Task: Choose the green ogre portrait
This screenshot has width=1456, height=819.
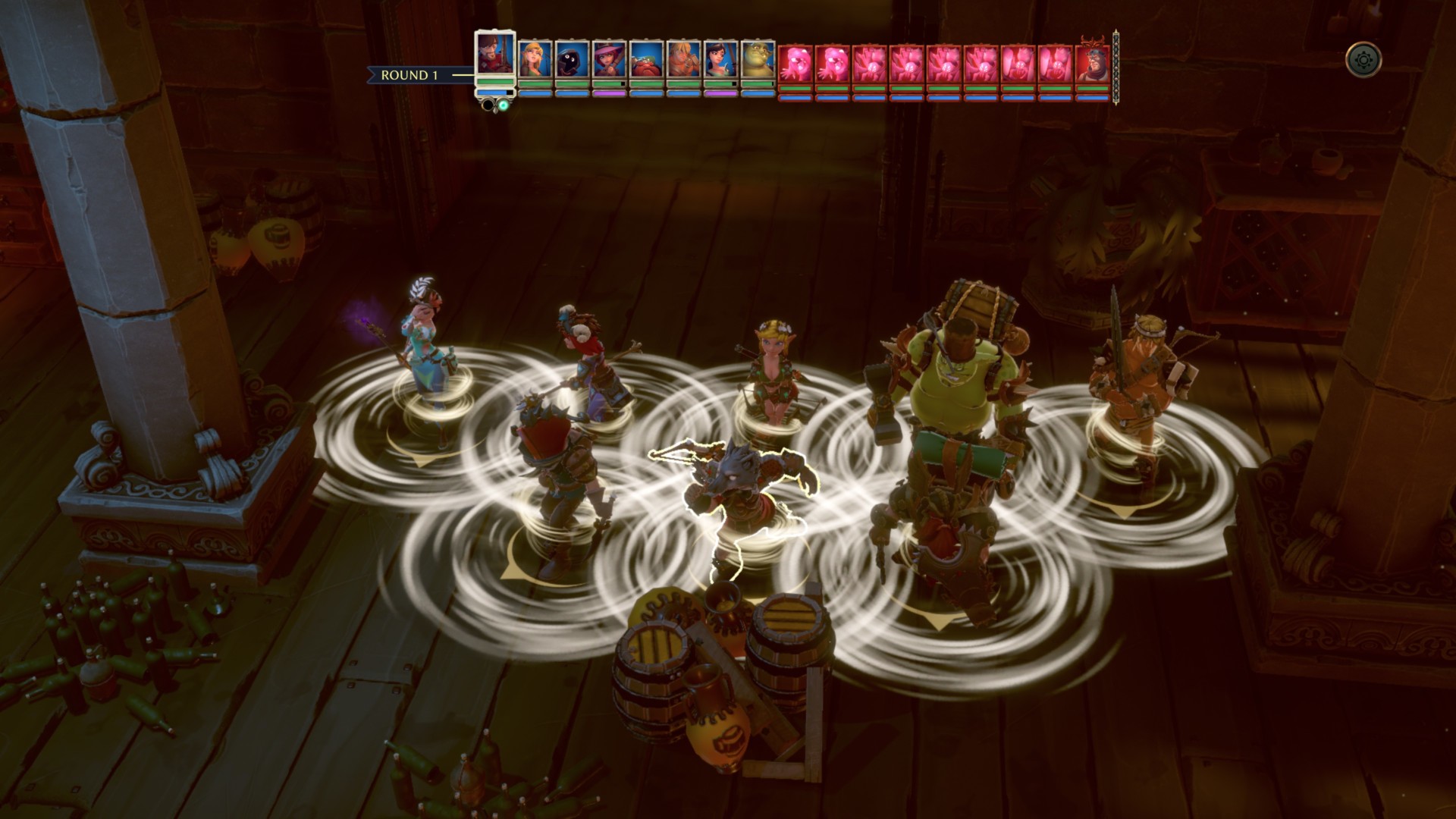Action: click(758, 60)
